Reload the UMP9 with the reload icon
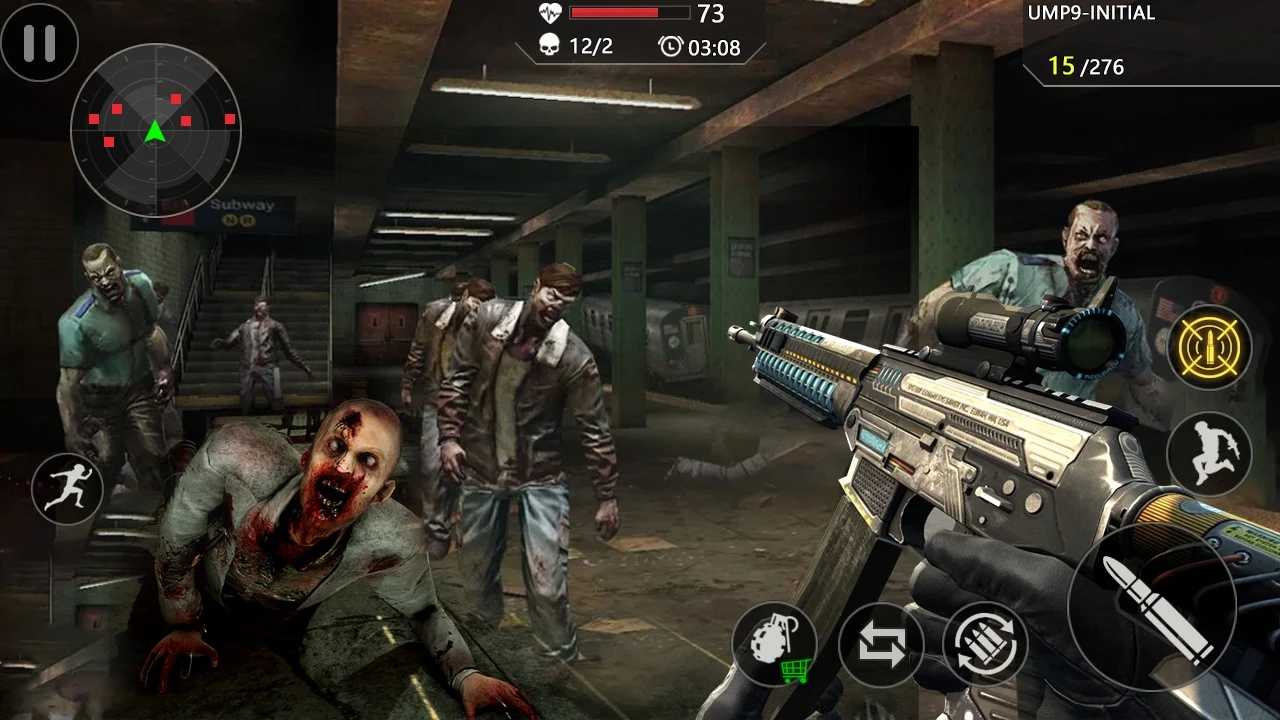The width and height of the screenshot is (1280, 720). tap(985, 643)
